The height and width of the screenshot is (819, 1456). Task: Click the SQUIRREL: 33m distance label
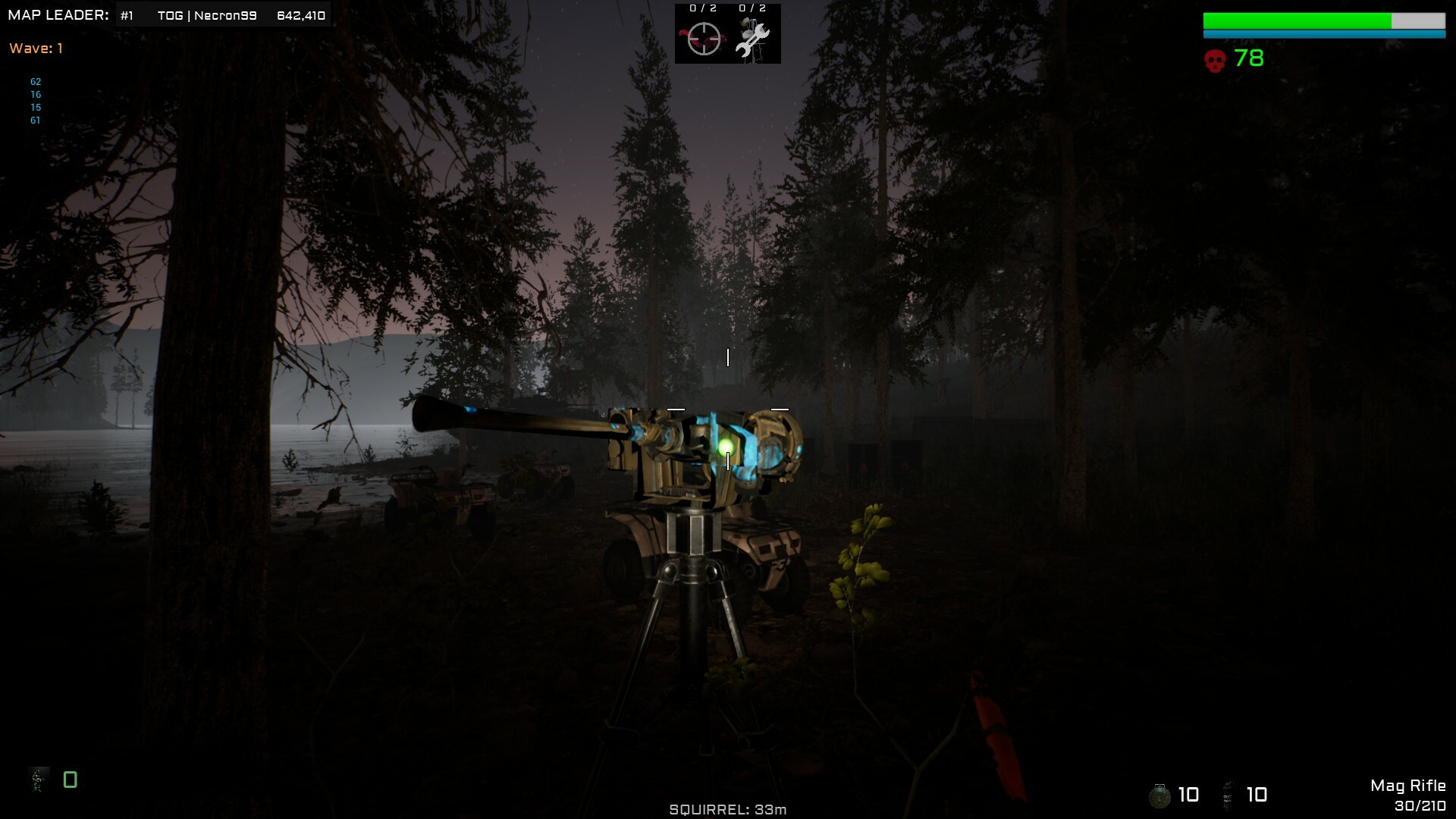[x=728, y=809]
